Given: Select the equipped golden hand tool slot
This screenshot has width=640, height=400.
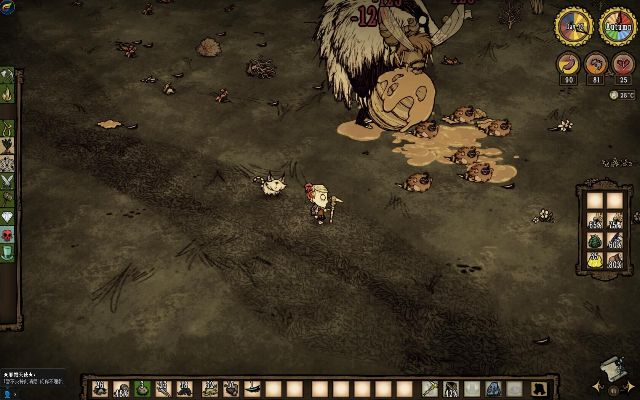Looking at the screenshot, I should (428, 388).
